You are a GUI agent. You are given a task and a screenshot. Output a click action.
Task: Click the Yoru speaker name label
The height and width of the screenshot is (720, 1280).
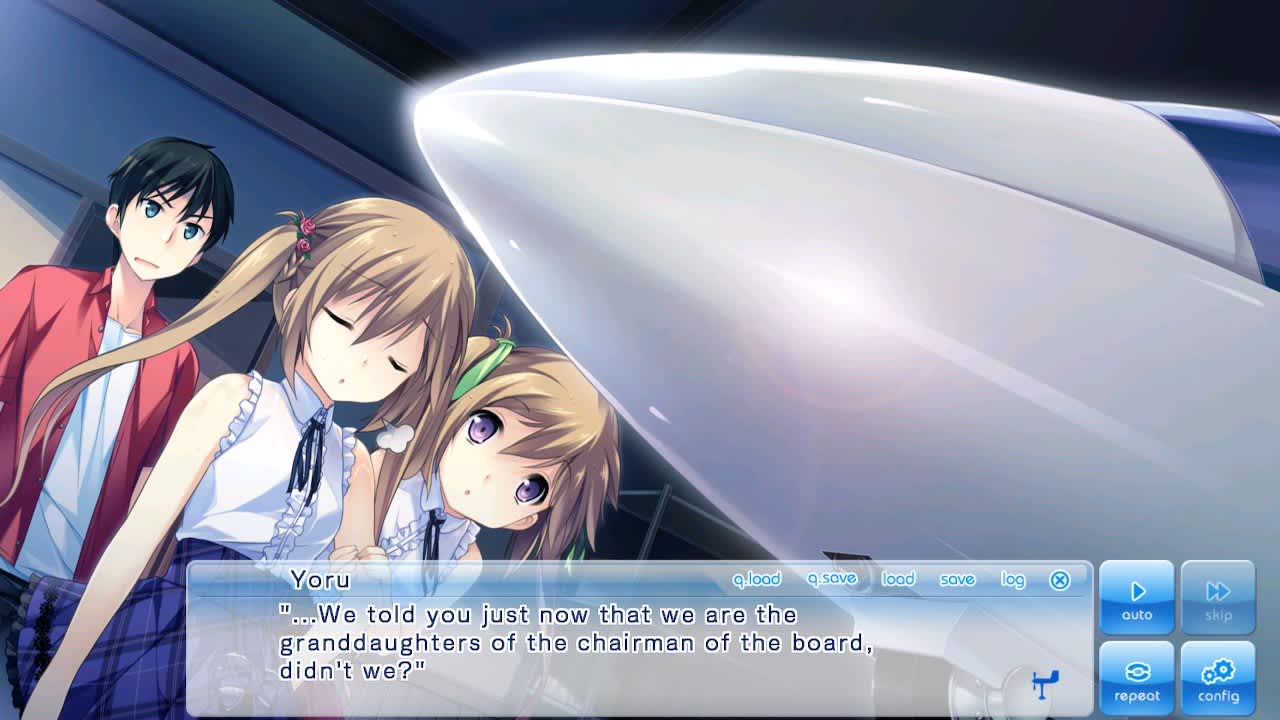point(320,579)
